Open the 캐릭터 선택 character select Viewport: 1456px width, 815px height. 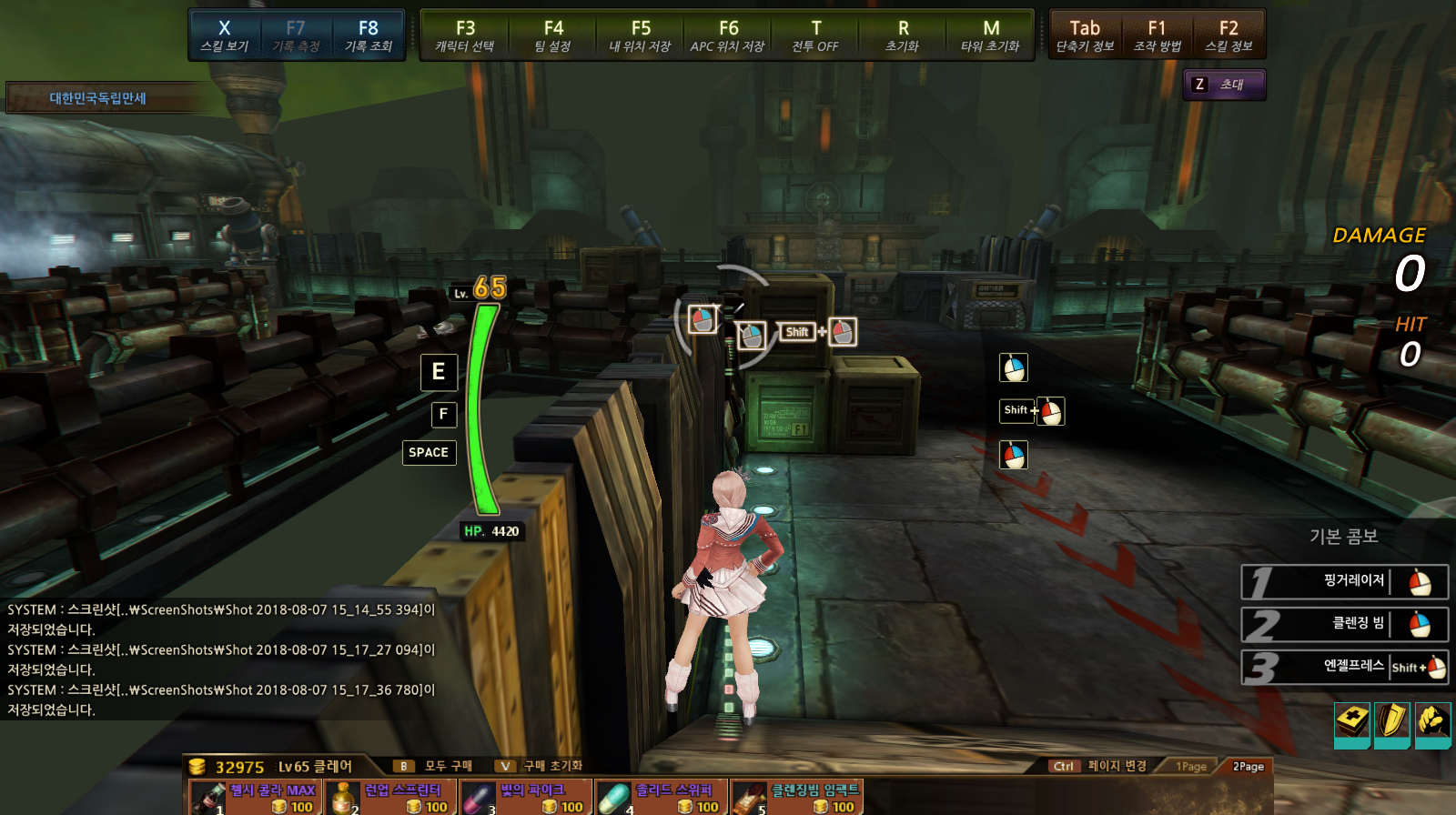(465, 35)
